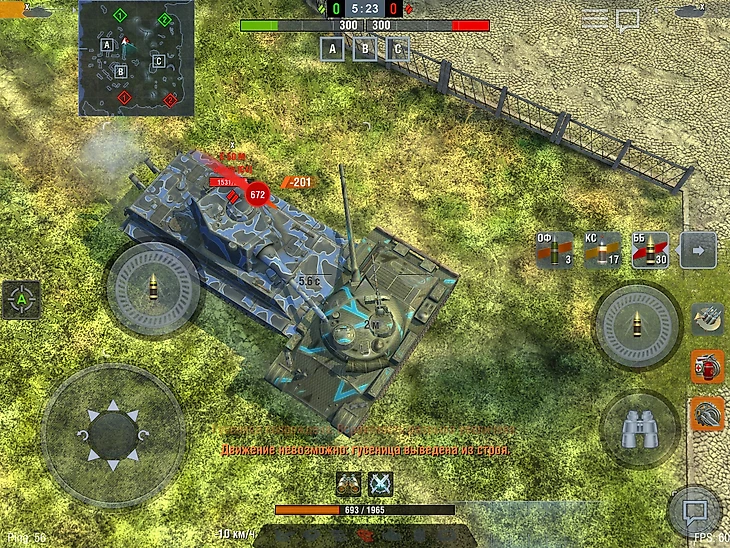The image size is (730, 548).
Task: Fire using the shell button near auto-aim
Action: pyautogui.click(x=154, y=291)
